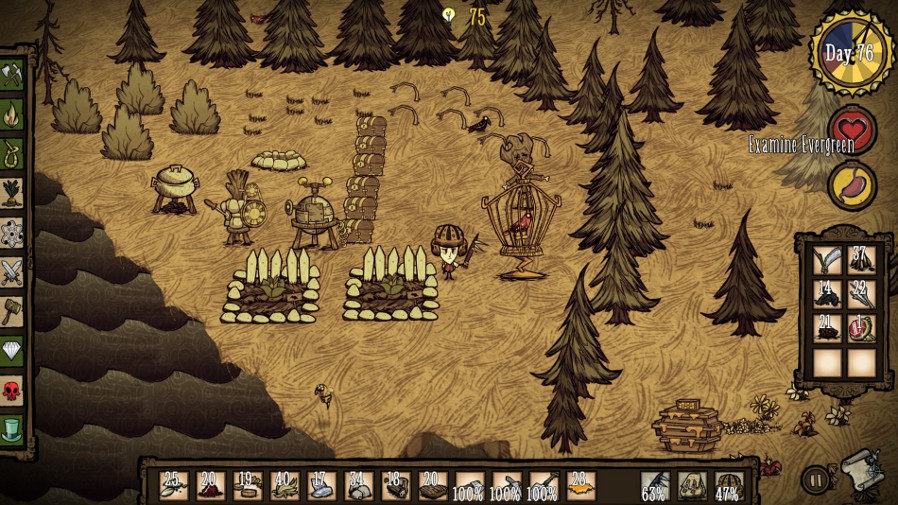
Task: Pick the cut grass stack of 40
Action: [284, 486]
